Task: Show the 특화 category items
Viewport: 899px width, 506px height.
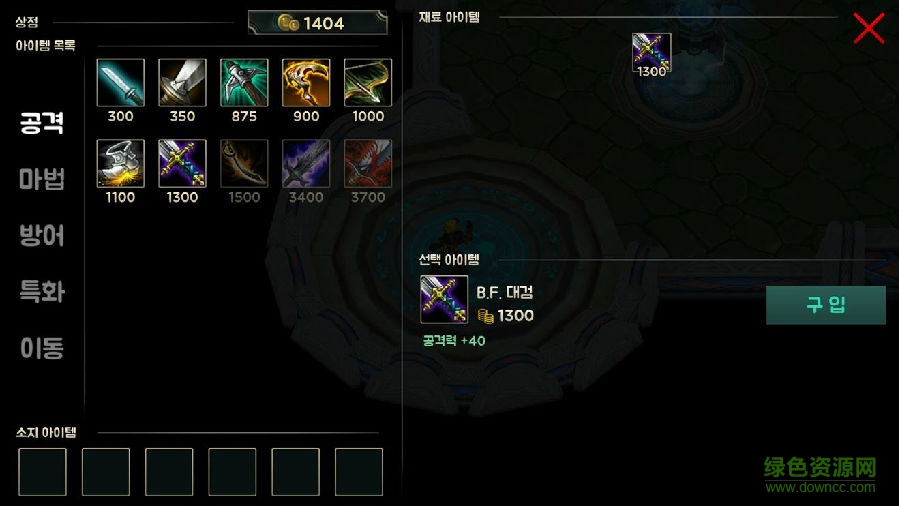Action: click(42, 292)
